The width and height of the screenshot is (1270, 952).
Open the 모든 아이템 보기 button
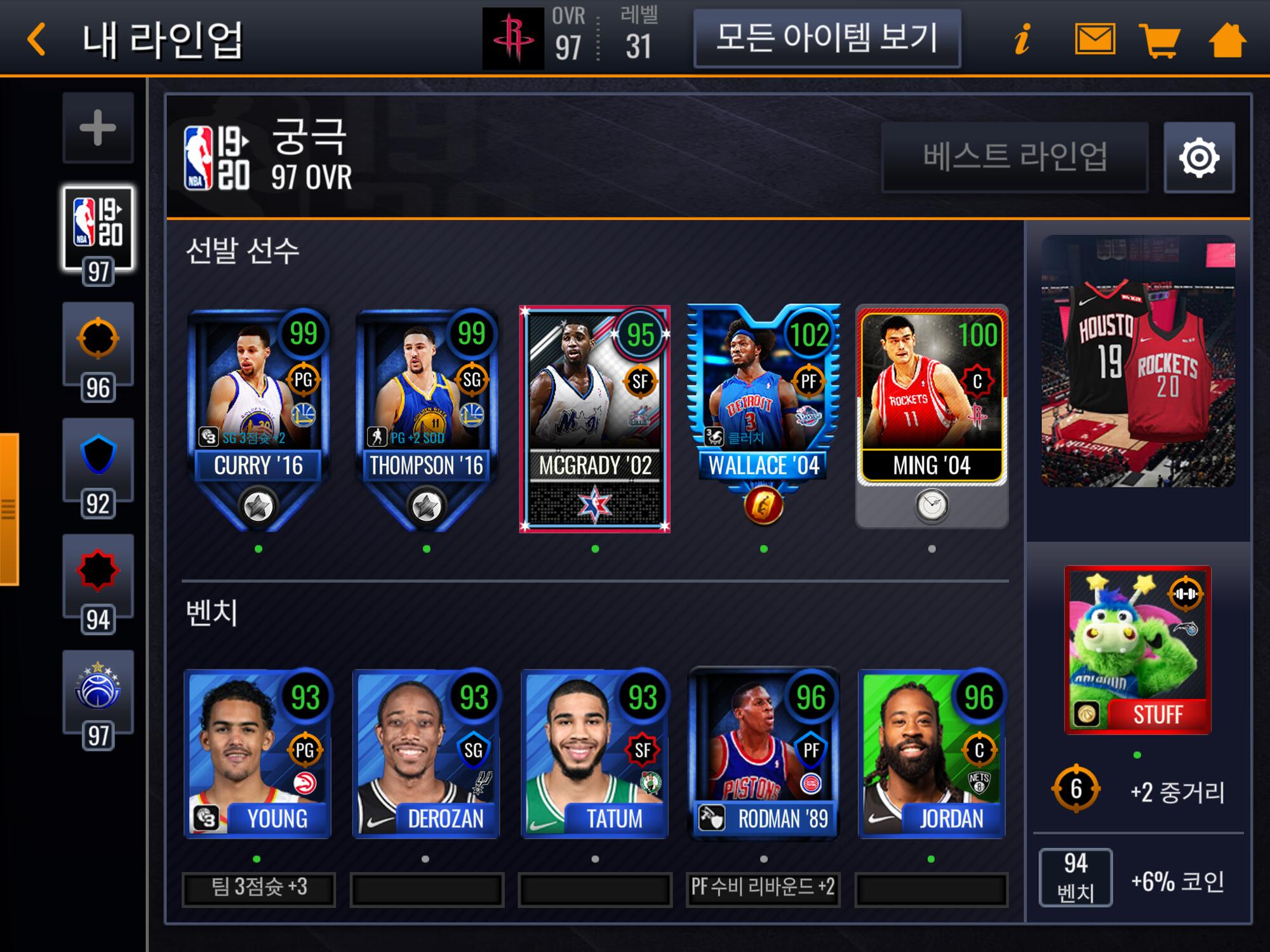coord(826,38)
